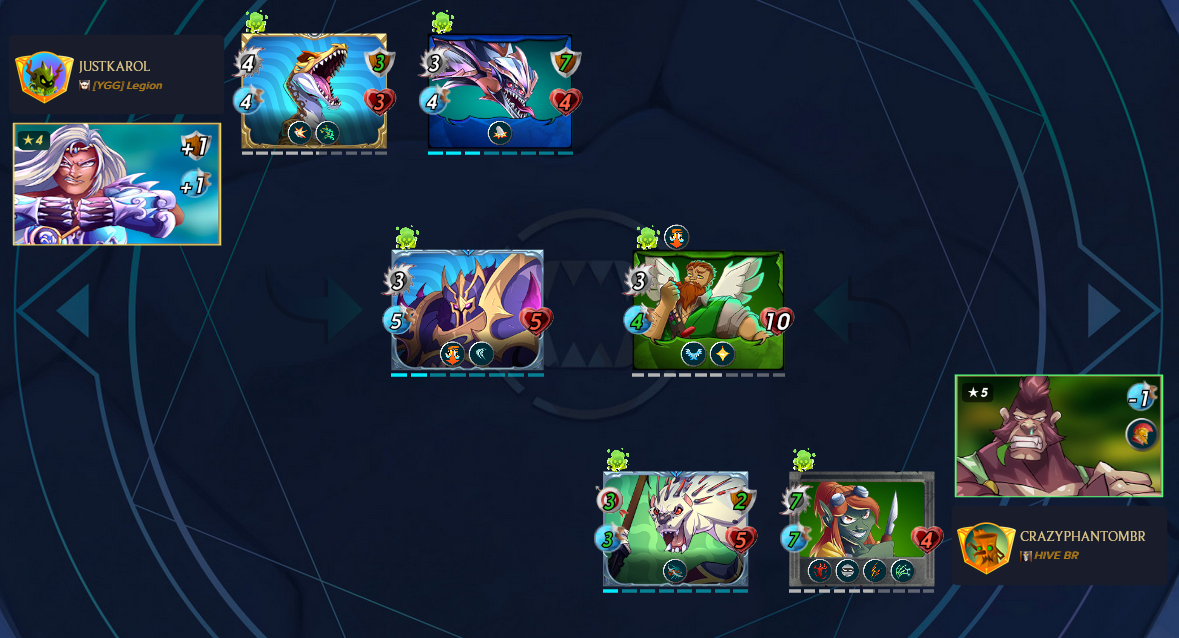Open the purple gorilla summoner card

coord(1058,435)
